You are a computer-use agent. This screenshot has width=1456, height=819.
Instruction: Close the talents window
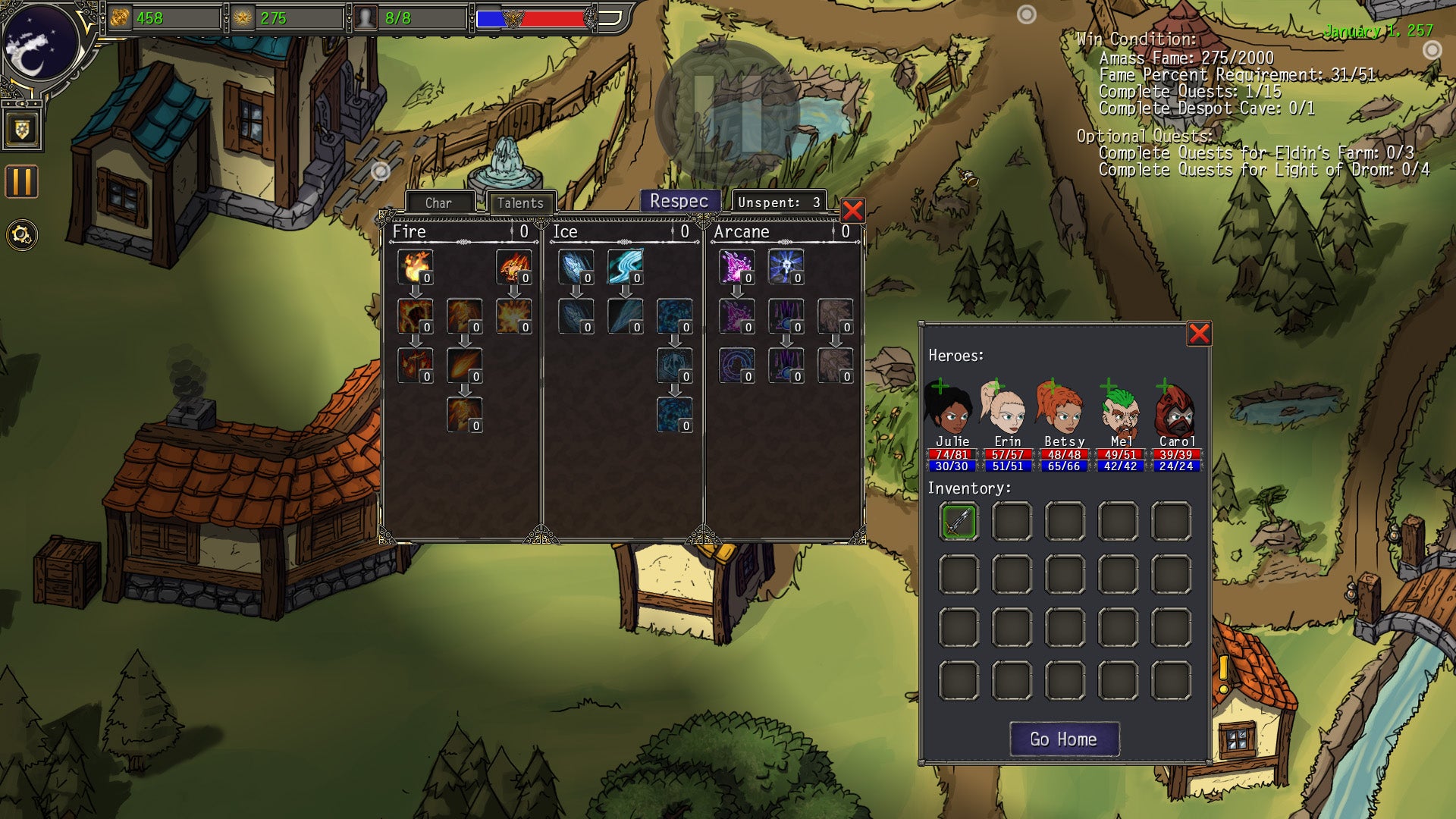tap(852, 211)
